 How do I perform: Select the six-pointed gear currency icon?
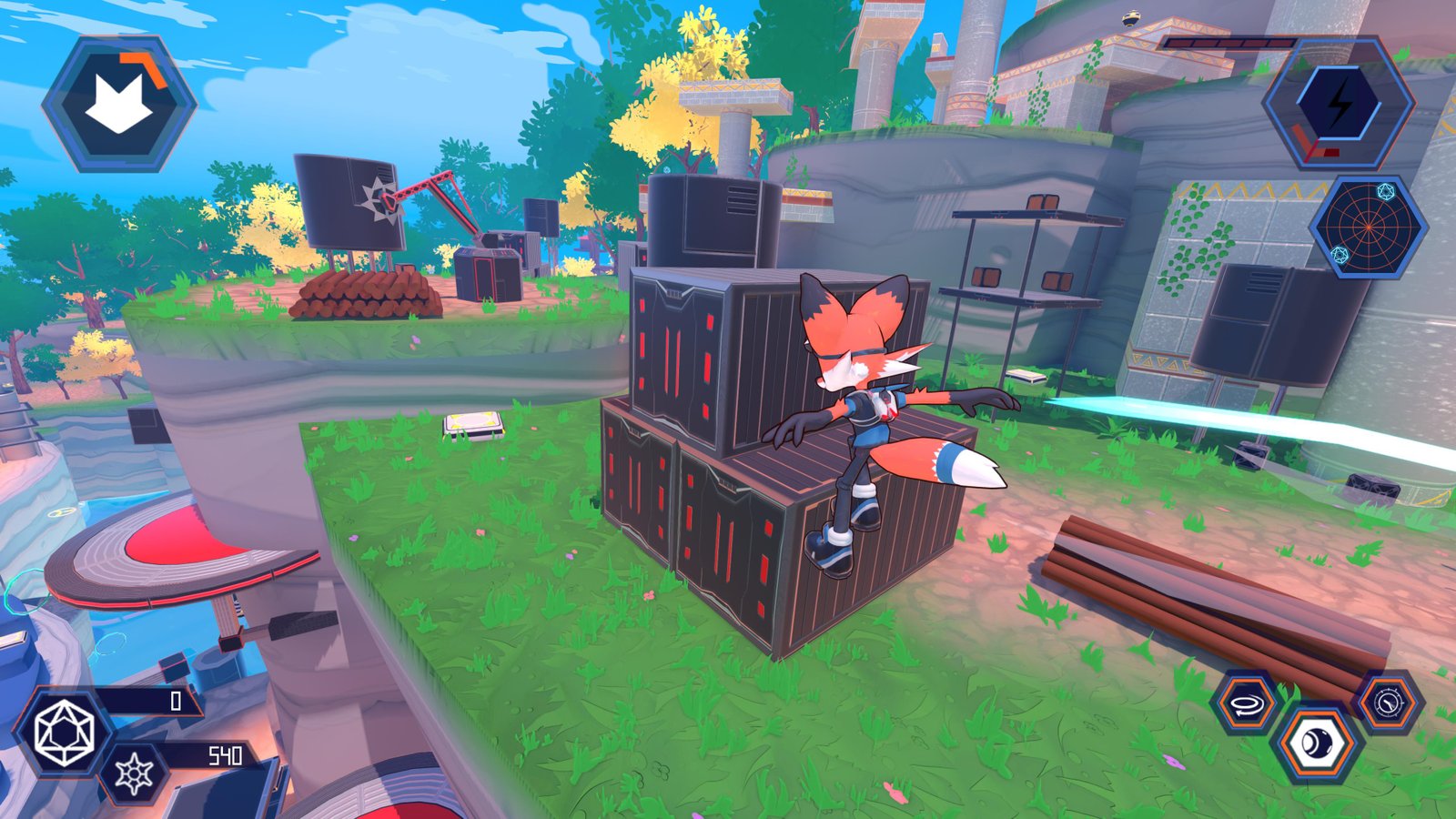134,774
